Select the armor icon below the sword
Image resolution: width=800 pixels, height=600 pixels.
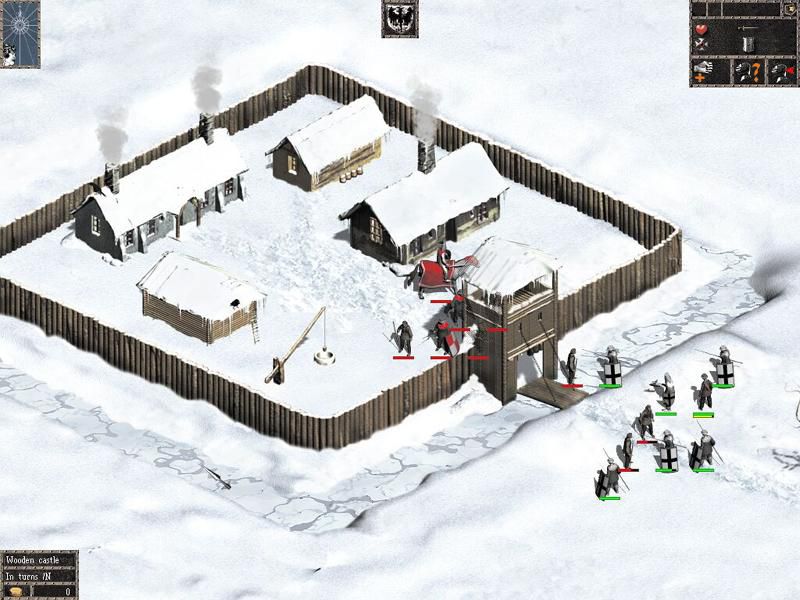tap(749, 45)
